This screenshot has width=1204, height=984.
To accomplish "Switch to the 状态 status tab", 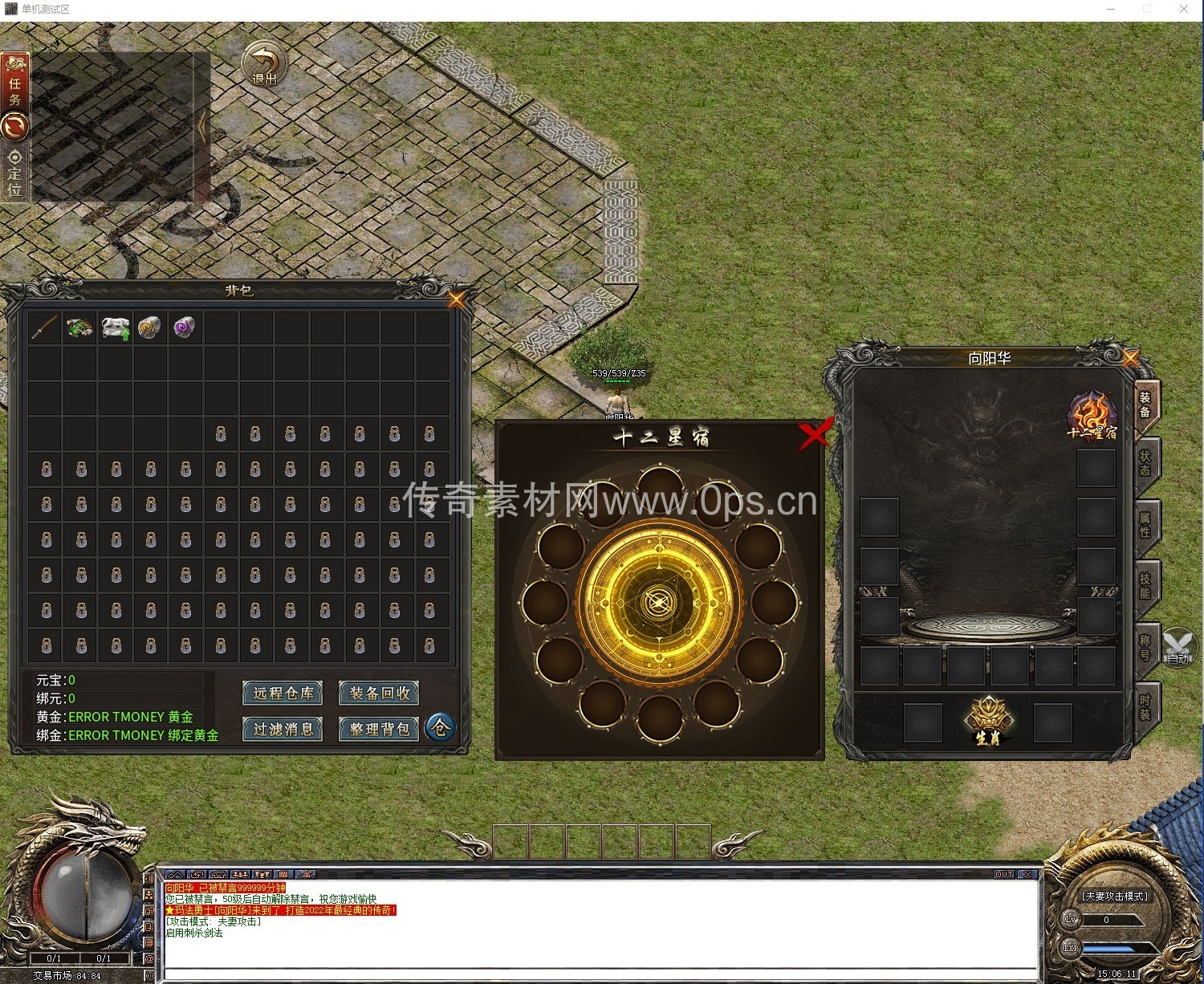I will [1145, 463].
